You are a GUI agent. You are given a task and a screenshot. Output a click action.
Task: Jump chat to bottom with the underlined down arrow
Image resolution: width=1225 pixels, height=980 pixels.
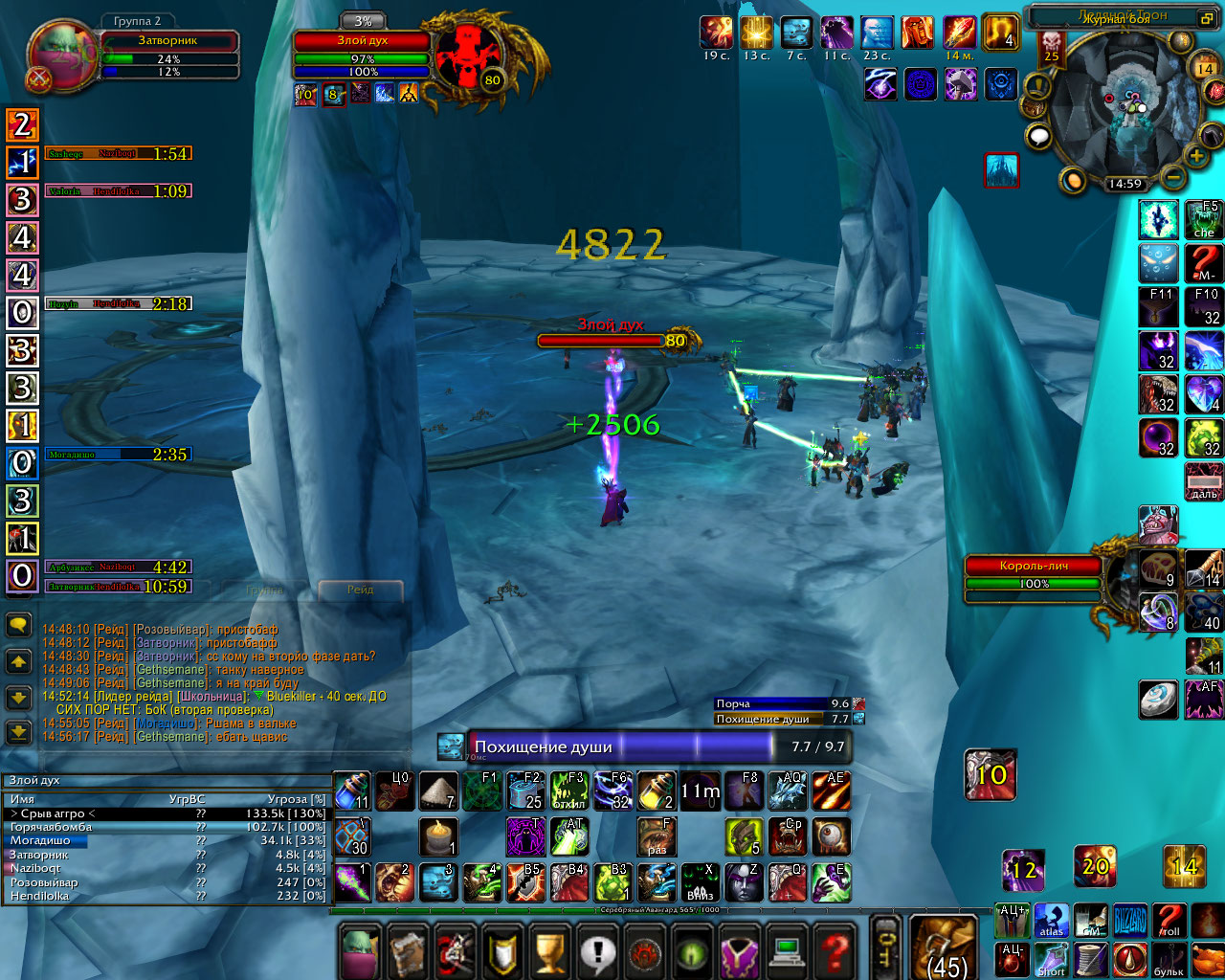point(18,734)
